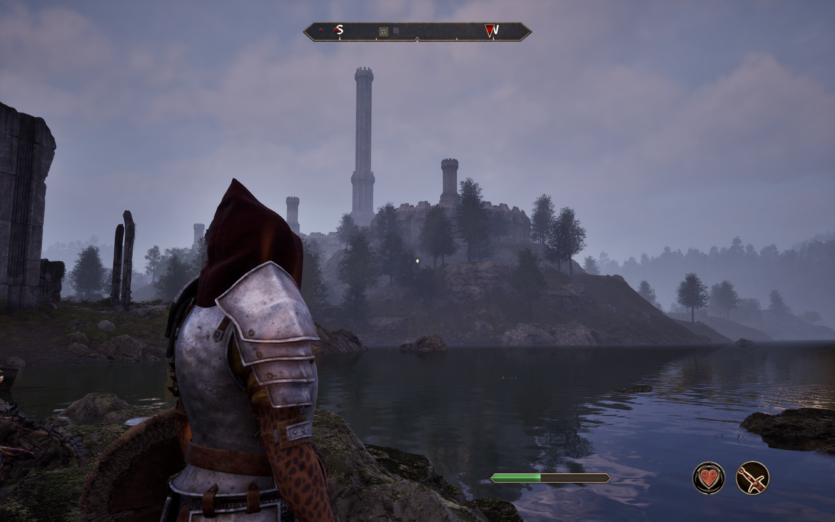Click the red quest marker on the compass
835x522 pixels.
(491, 31)
